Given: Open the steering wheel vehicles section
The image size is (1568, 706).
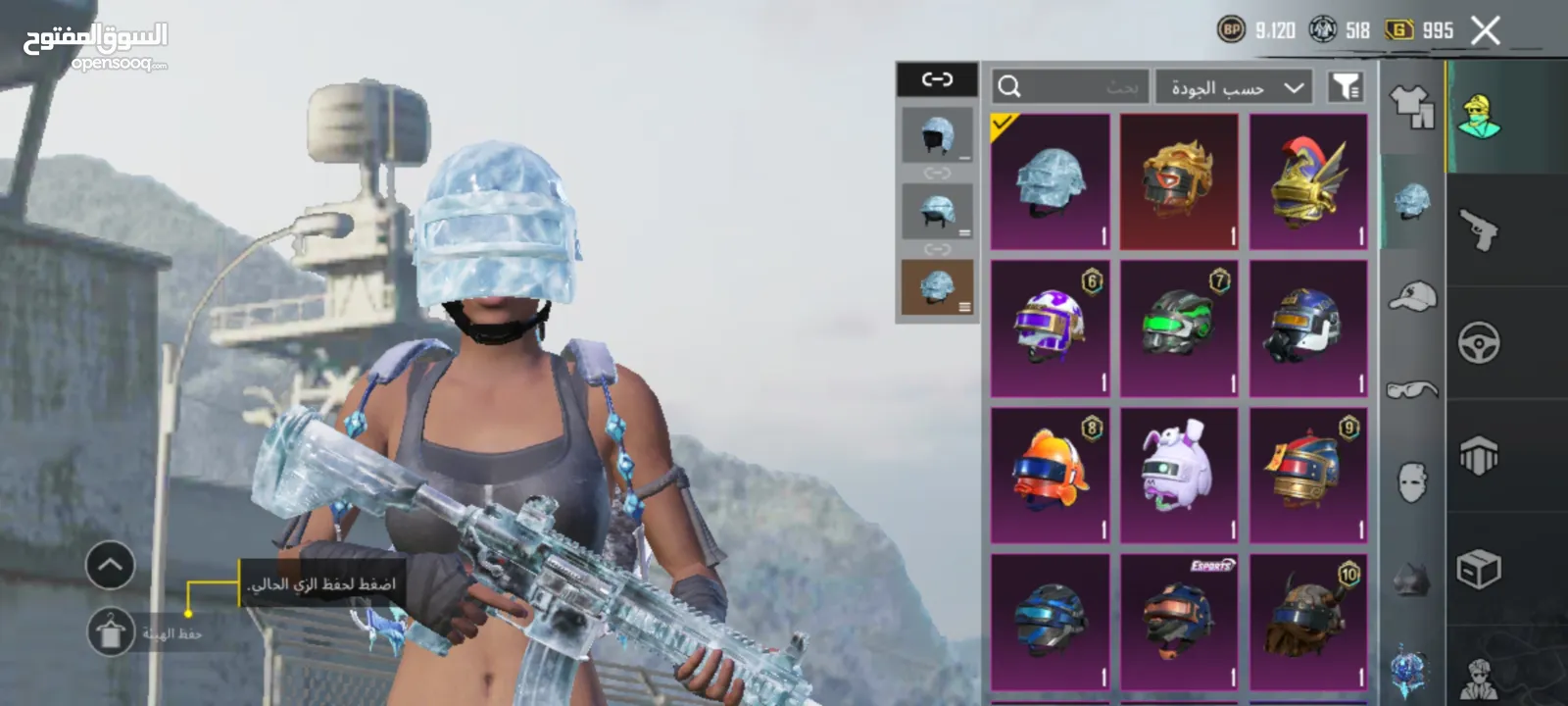Looking at the screenshot, I should [1479, 343].
